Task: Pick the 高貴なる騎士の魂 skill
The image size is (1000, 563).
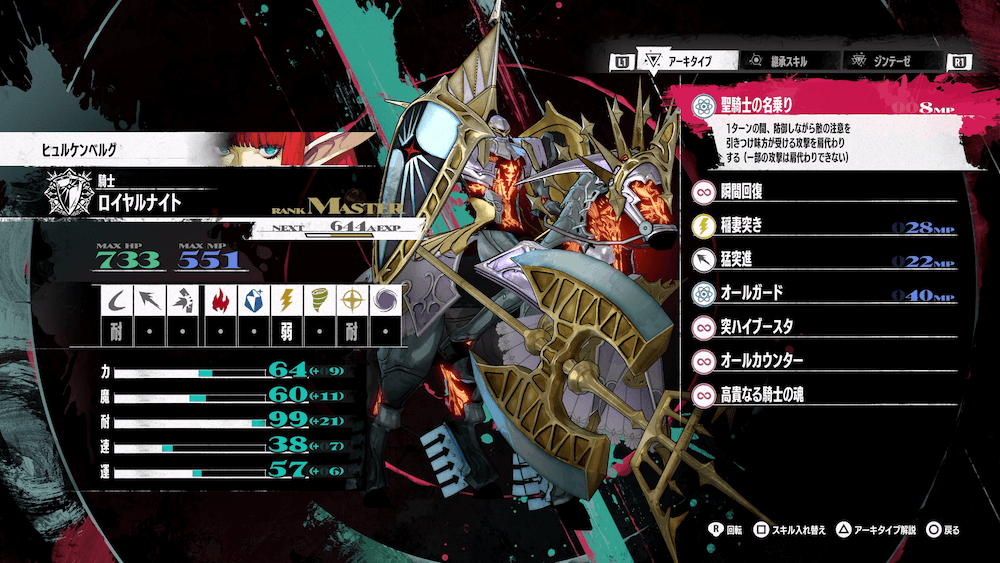Action: [820, 395]
